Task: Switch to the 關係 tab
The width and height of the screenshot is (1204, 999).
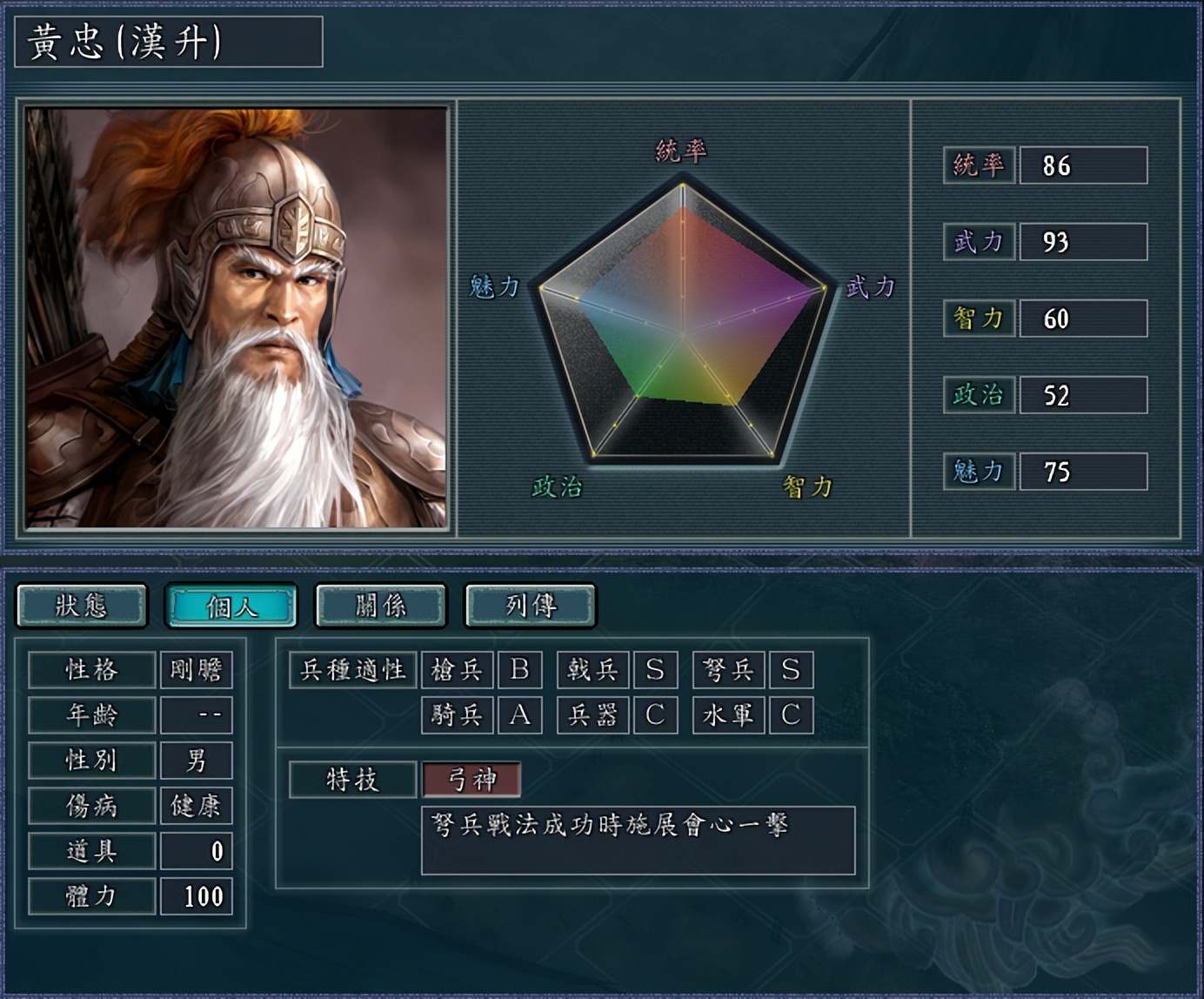Action: tap(380, 605)
